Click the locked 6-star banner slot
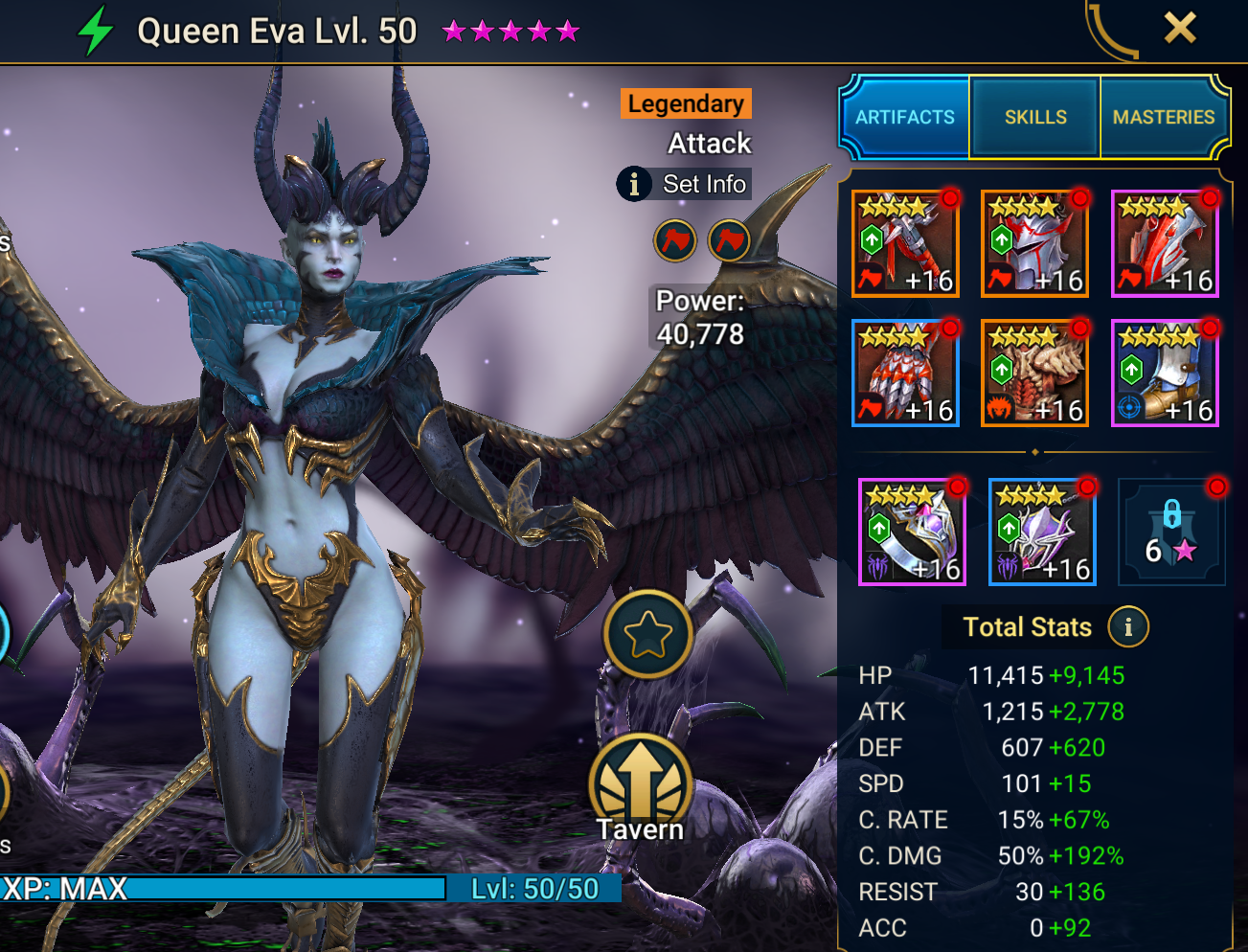This screenshot has width=1248, height=952. pos(1171,533)
